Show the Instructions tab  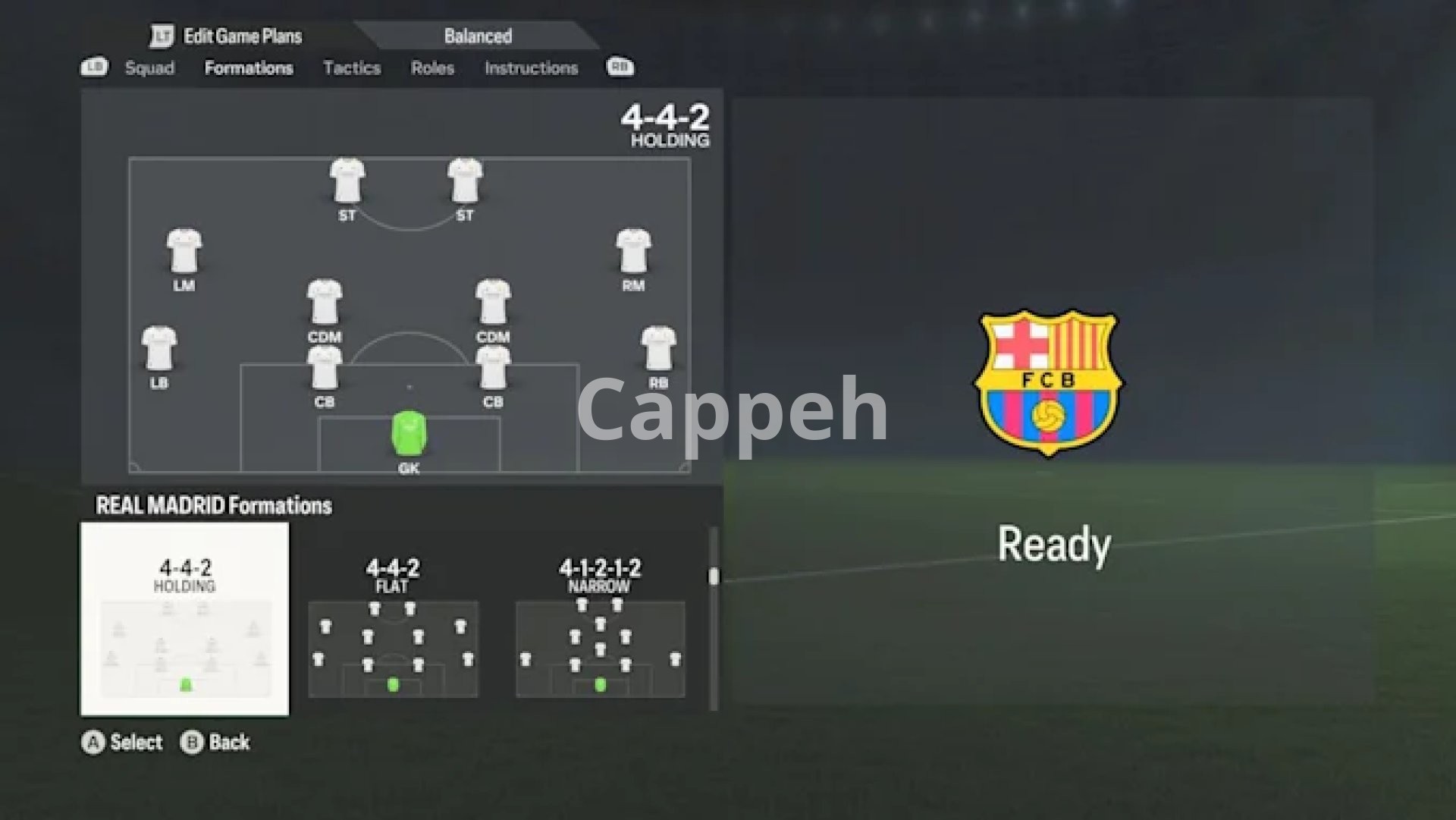(x=531, y=68)
